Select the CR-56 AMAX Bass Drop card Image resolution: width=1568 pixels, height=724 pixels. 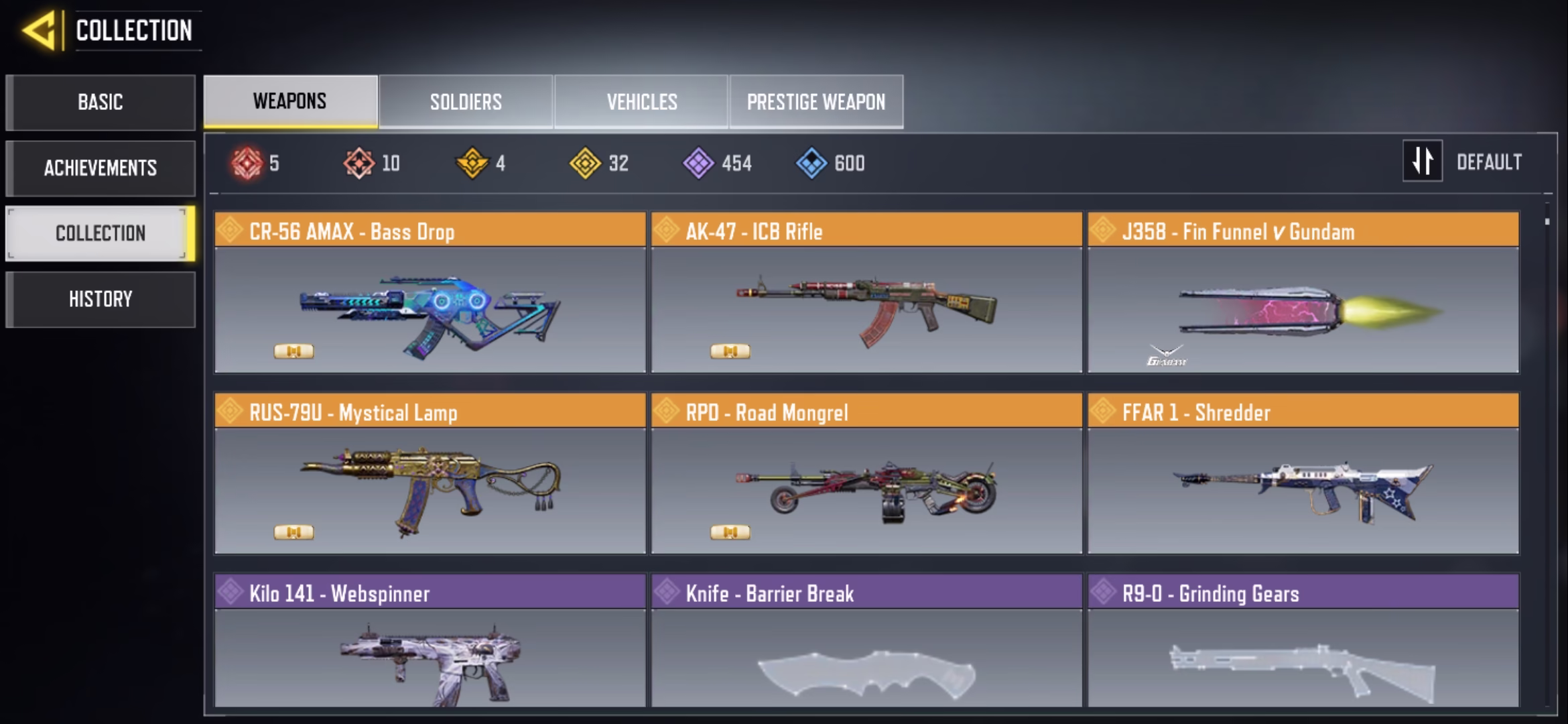[x=430, y=293]
